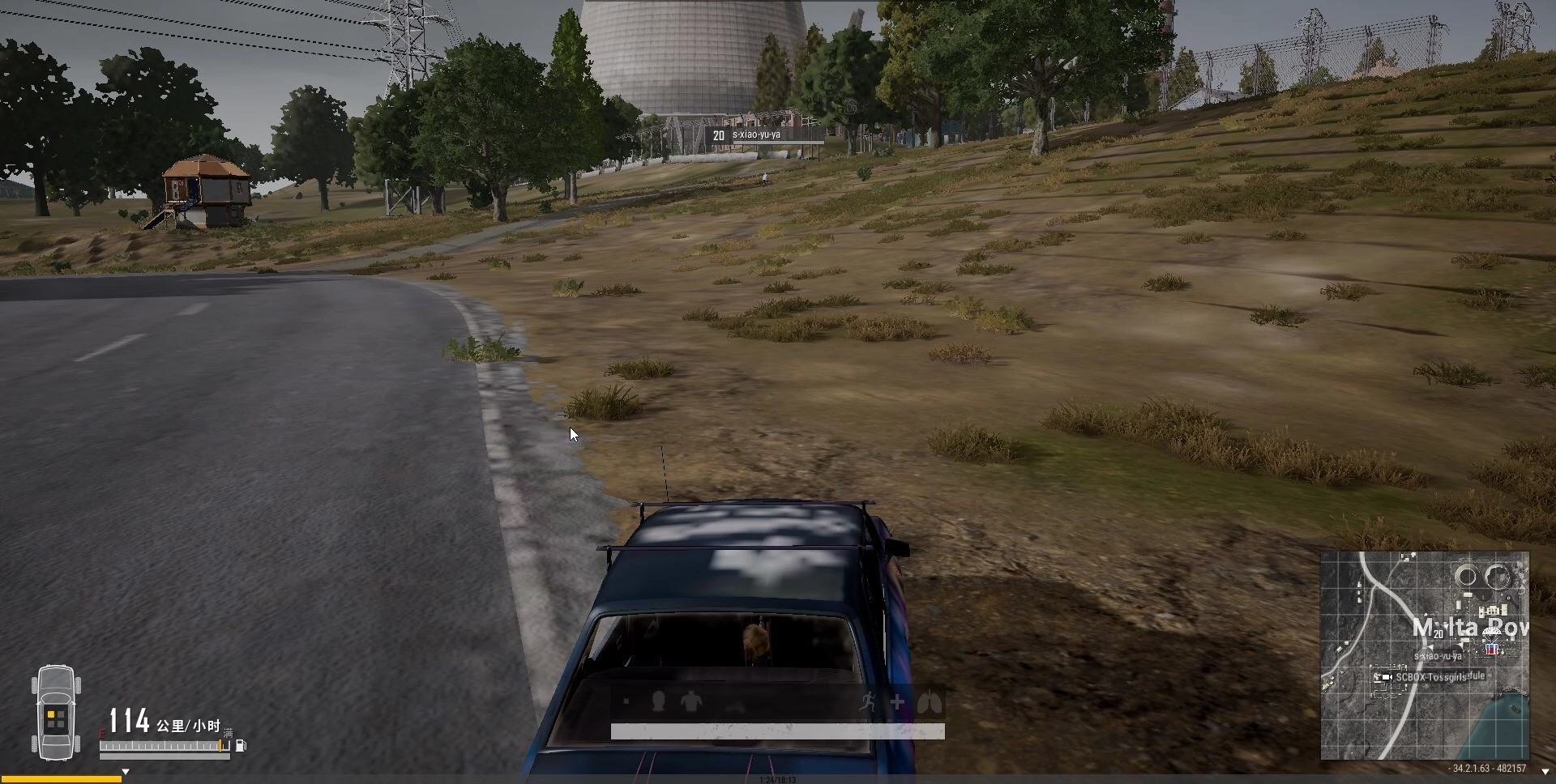1556x784 pixels.
Task: Select the highlighted driver seat square
Action: point(51,715)
